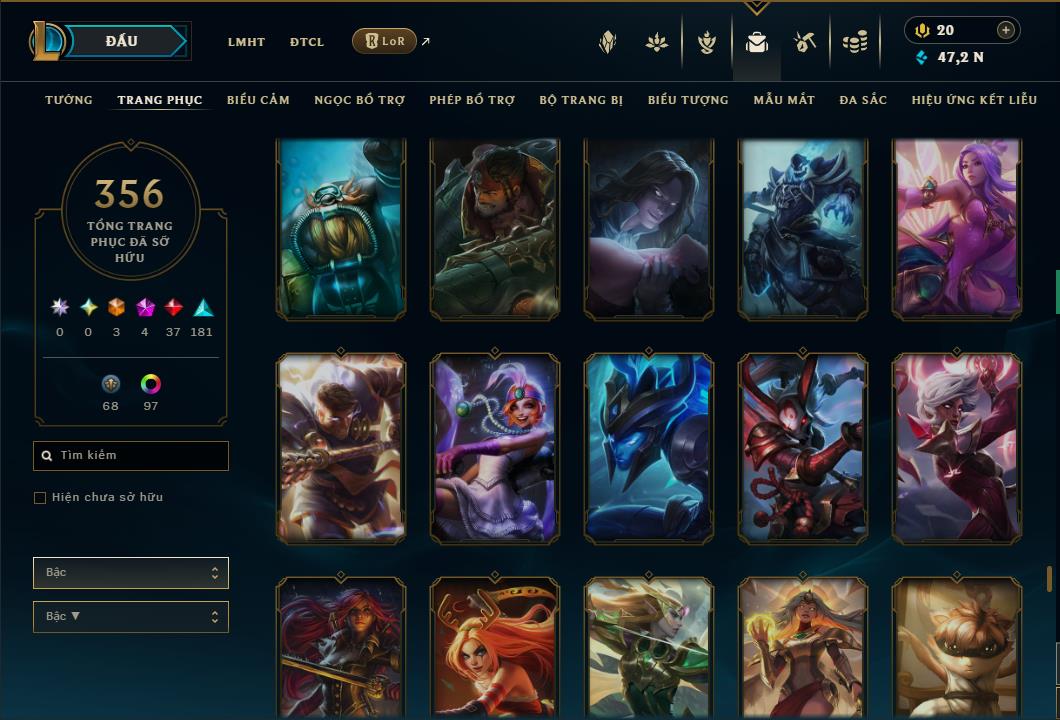Click the ĐẤU play button
Viewport: 1060px width, 720px height.
point(122,41)
